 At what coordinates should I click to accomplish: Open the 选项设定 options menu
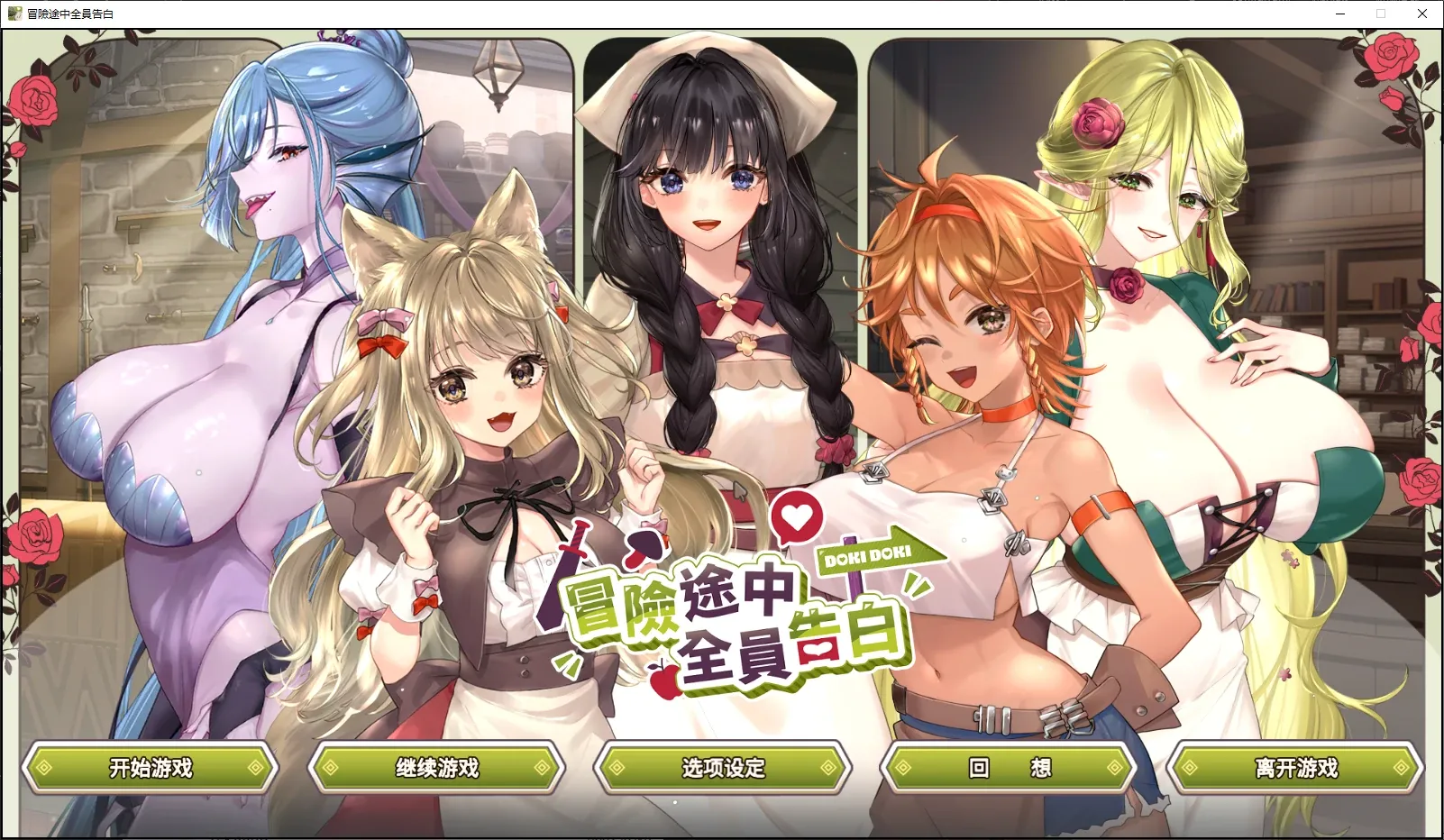(x=721, y=768)
